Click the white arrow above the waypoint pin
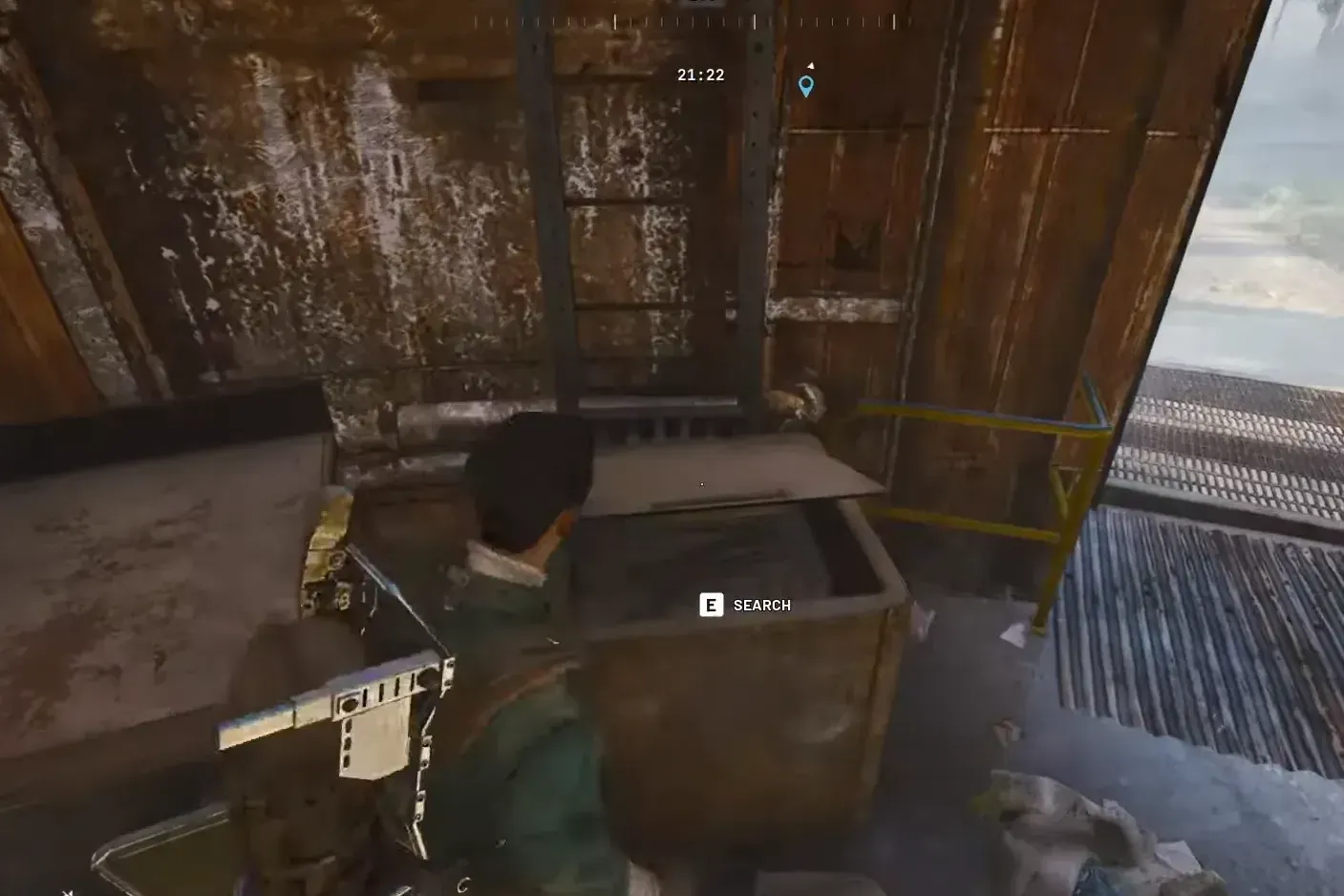1344x896 pixels. (811, 65)
